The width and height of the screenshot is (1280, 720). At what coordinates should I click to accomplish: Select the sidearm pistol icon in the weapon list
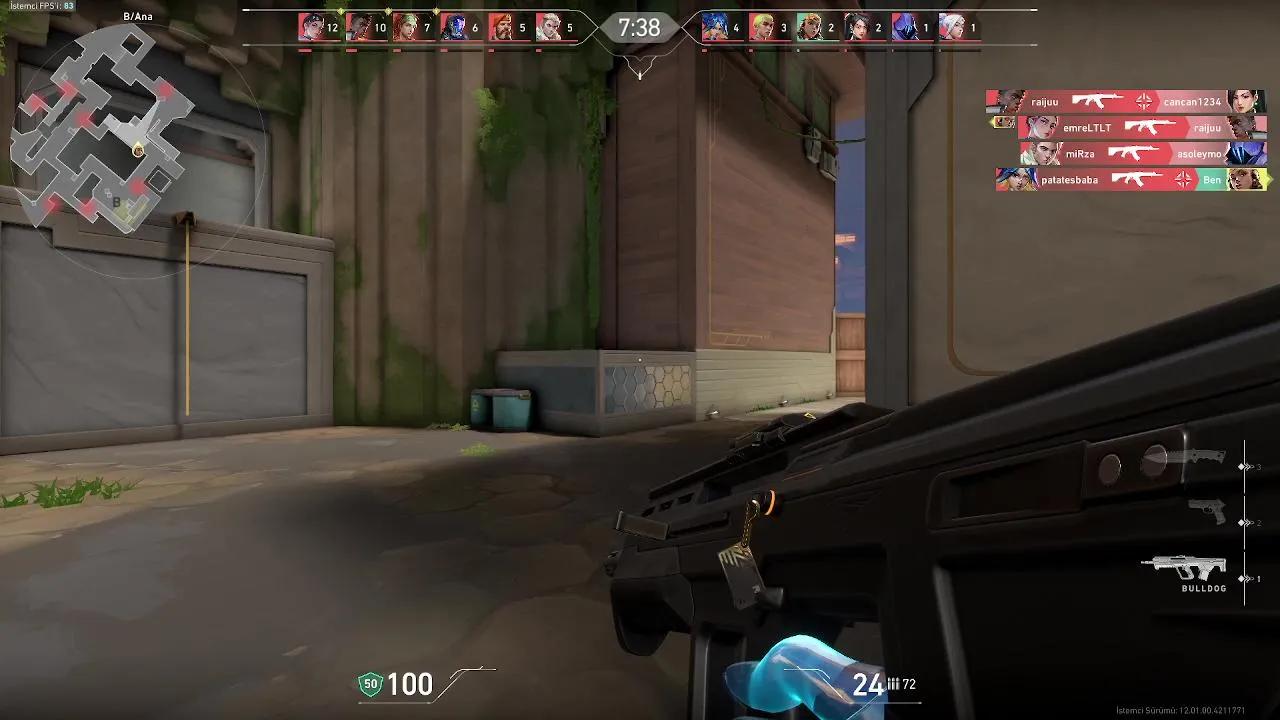tap(1207, 510)
